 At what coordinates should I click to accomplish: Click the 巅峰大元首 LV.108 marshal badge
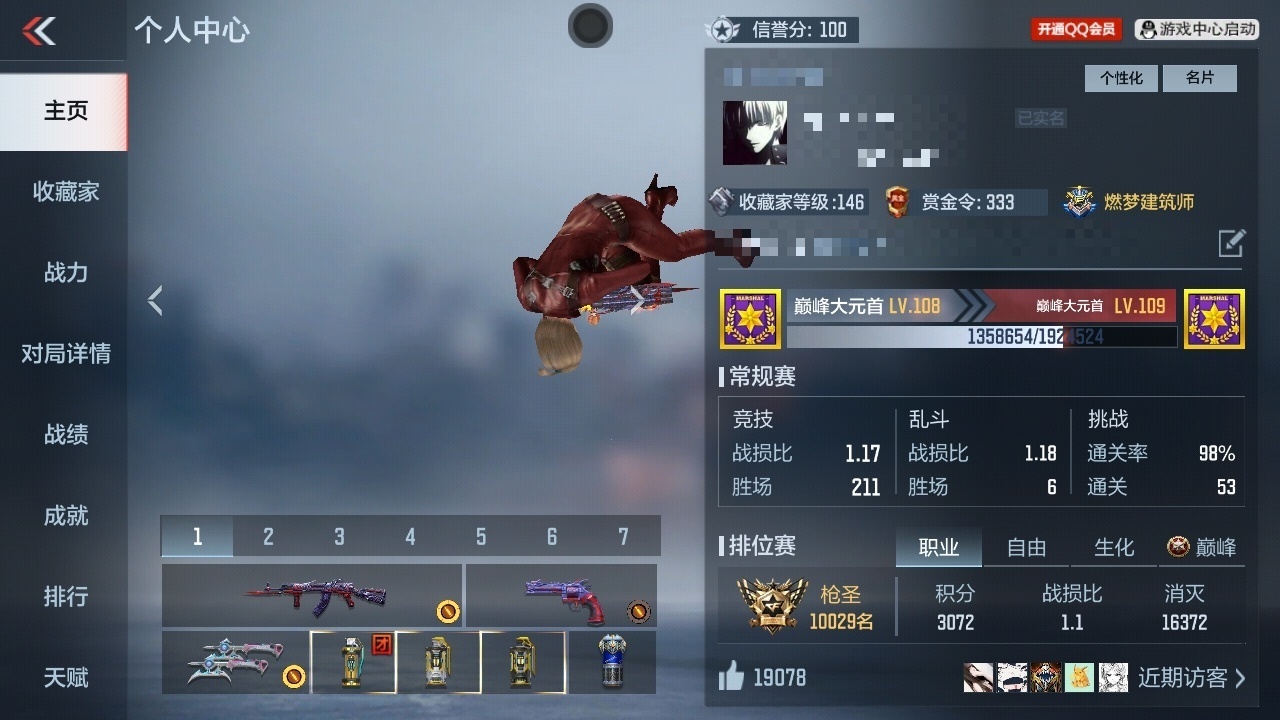point(748,318)
